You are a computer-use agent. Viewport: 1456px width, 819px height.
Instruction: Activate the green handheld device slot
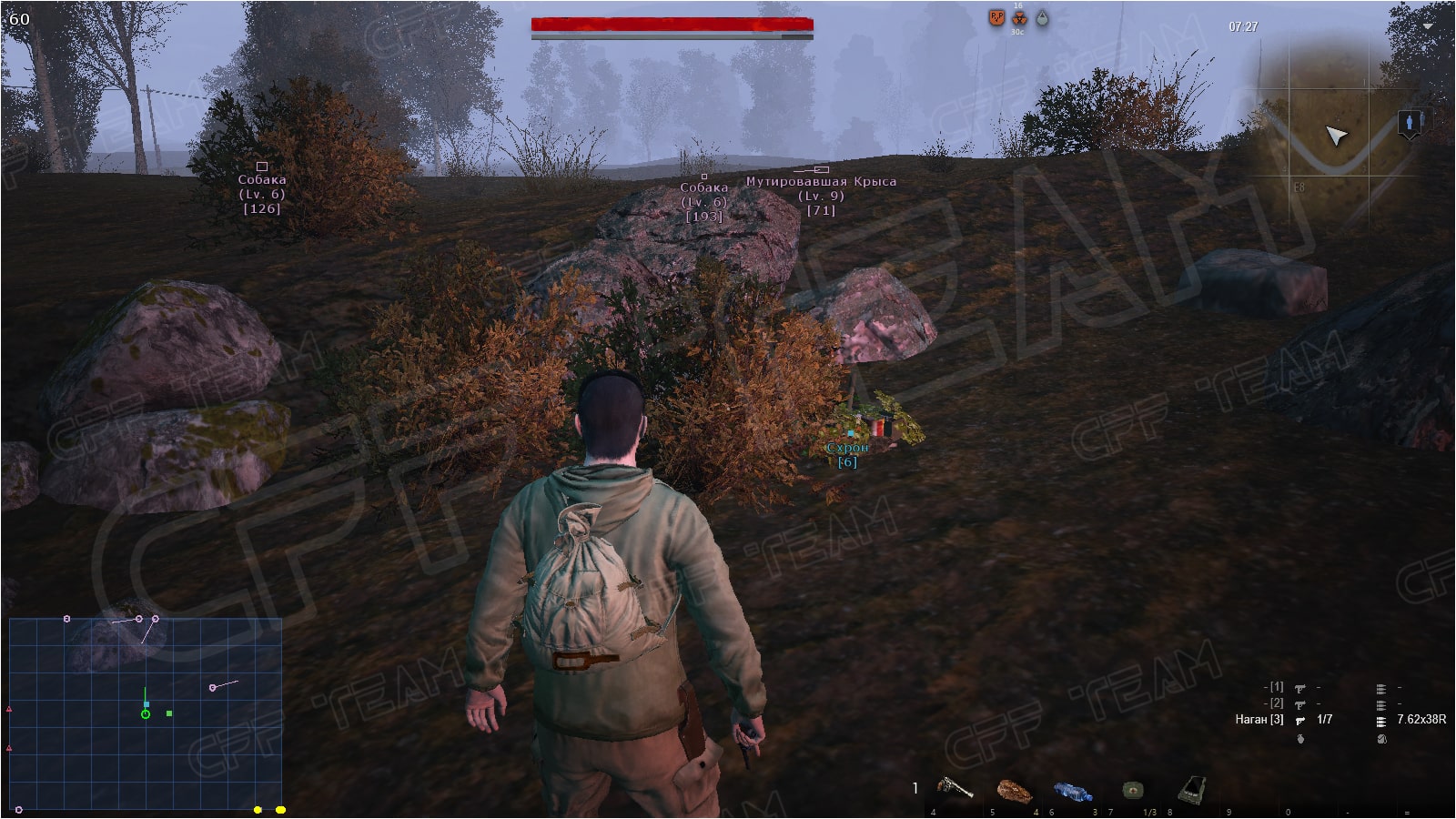[1192, 789]
